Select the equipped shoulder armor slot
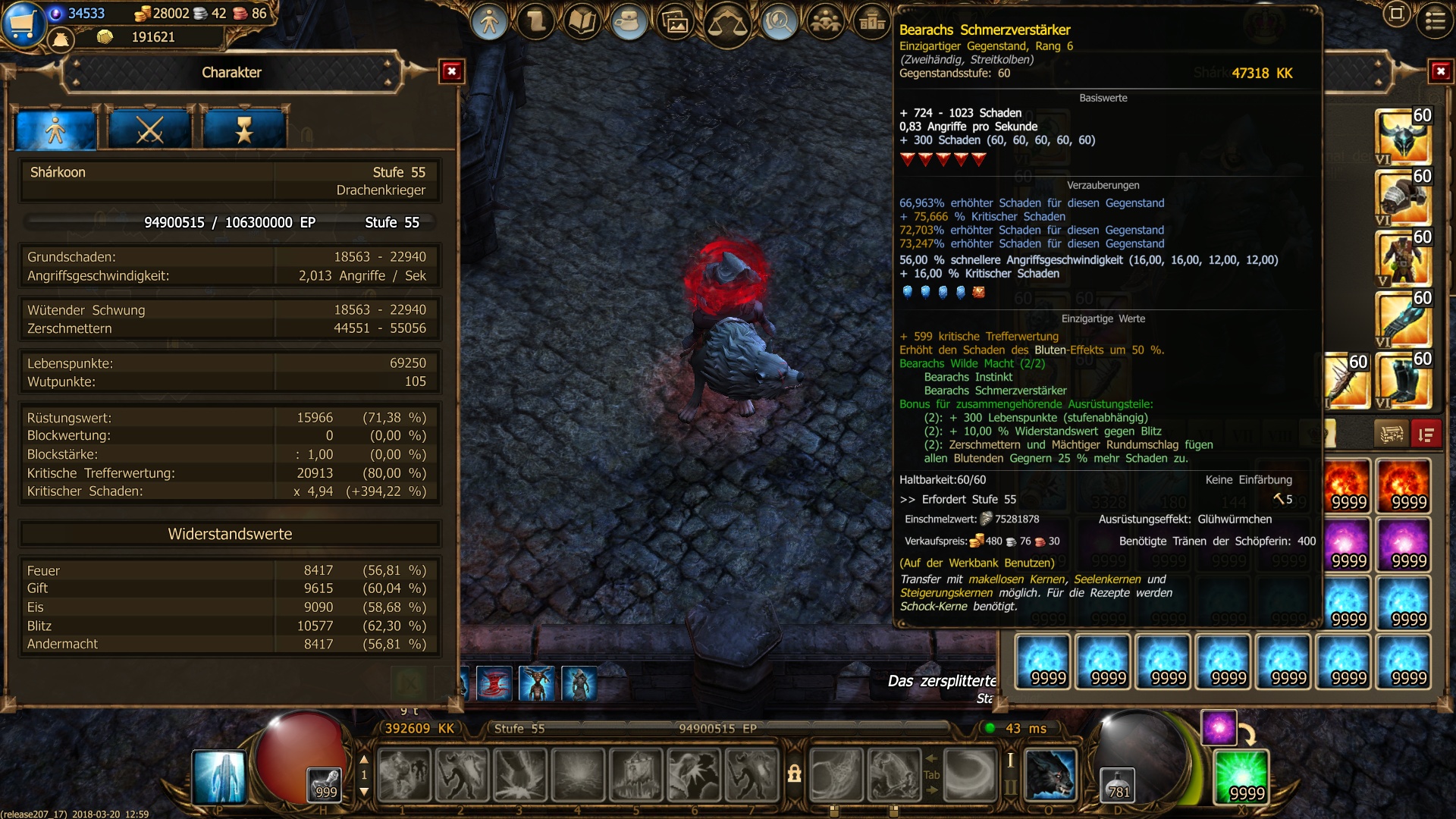Screen dimensions: 1456x819 [1403, 197]
